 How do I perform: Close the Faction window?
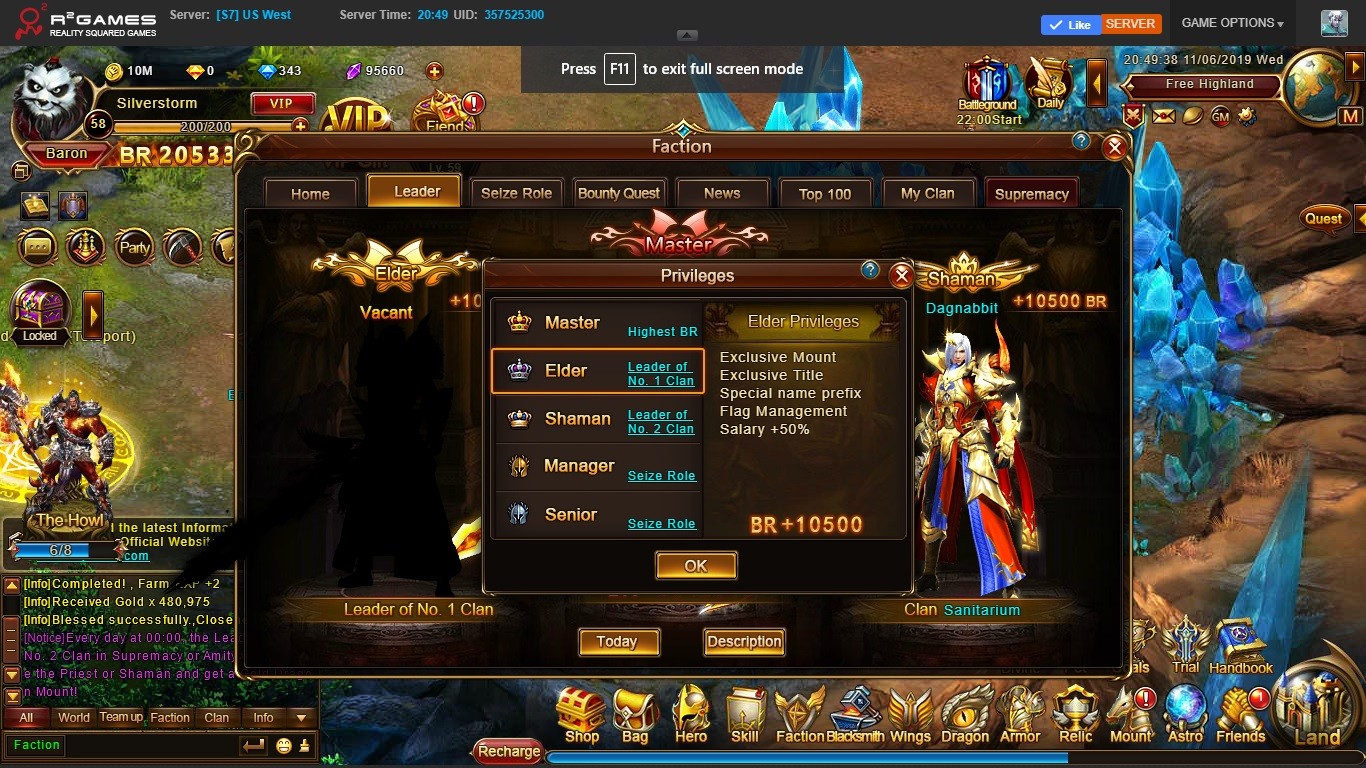[1114, 149]
